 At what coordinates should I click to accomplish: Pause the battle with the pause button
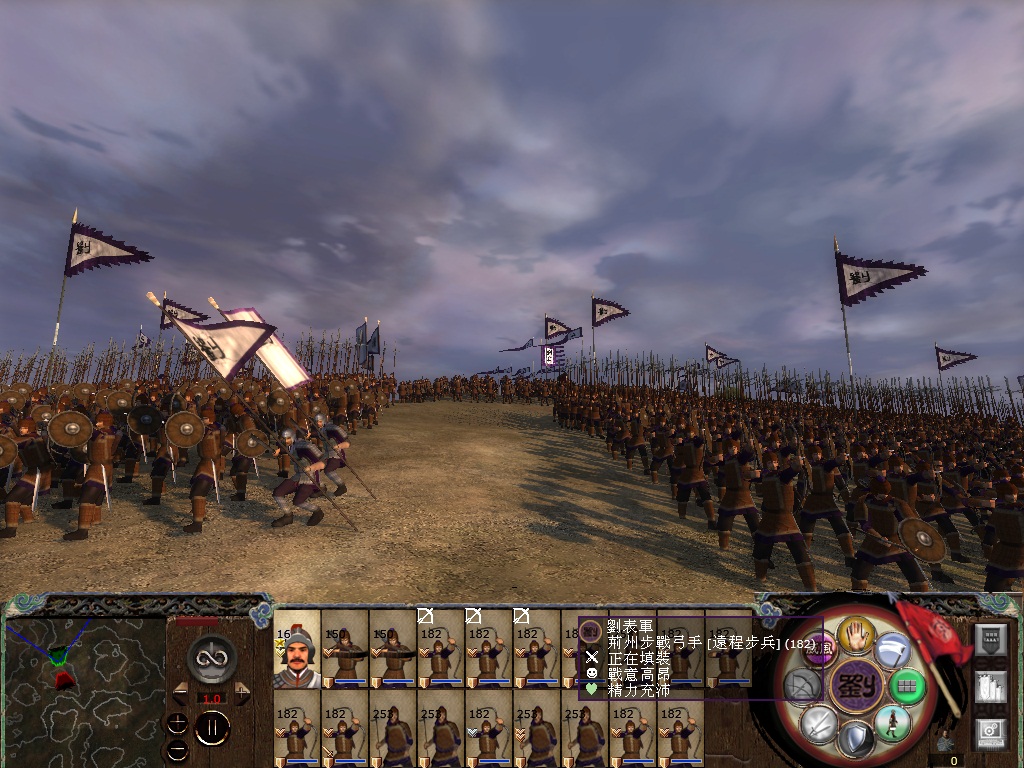tap(212, 728)
